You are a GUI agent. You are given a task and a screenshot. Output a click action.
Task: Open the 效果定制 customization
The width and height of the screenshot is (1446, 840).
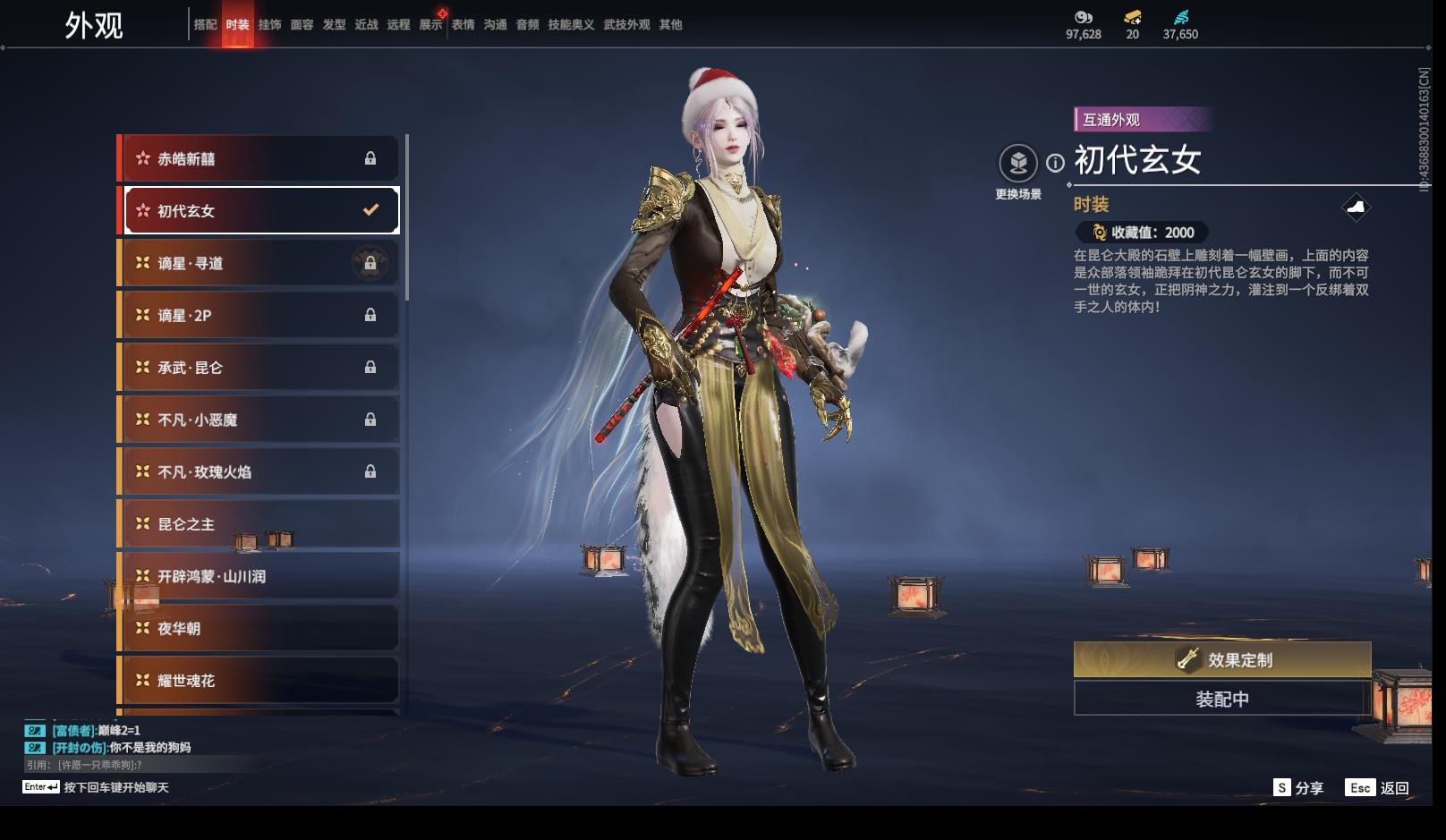tap(1222, 660)
